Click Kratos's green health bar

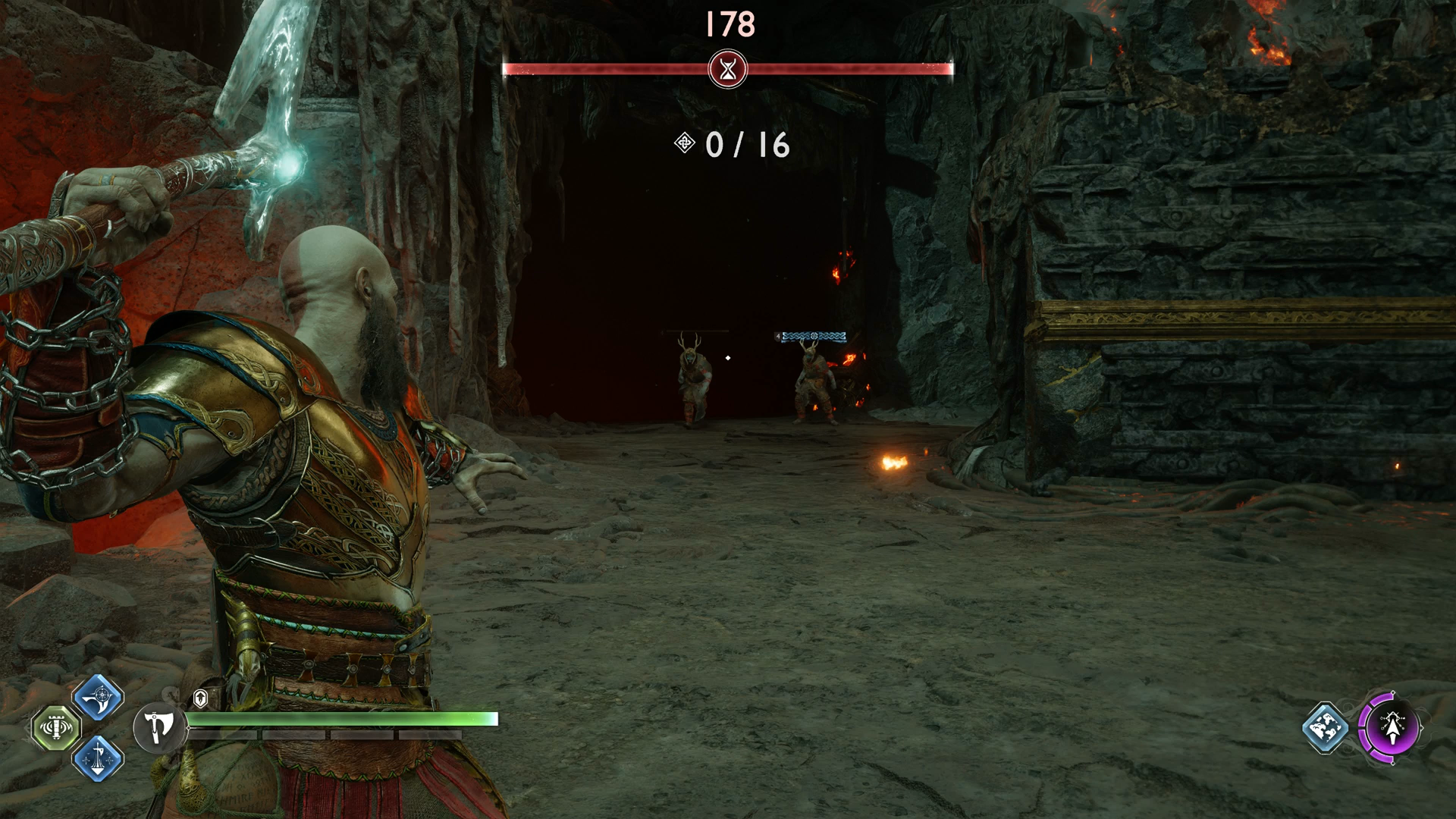(341, 718)
